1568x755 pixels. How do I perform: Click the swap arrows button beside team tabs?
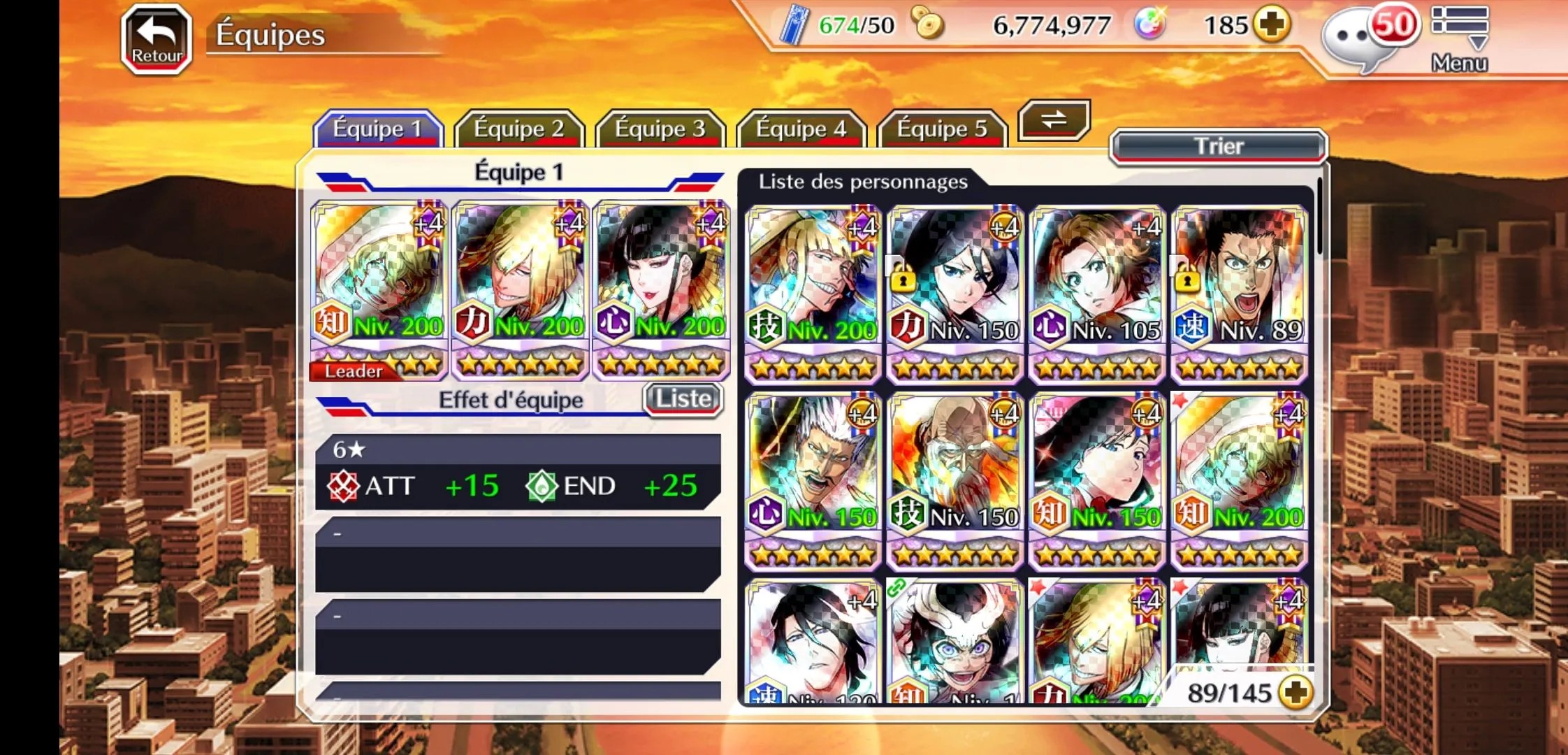click(1054, 120)
